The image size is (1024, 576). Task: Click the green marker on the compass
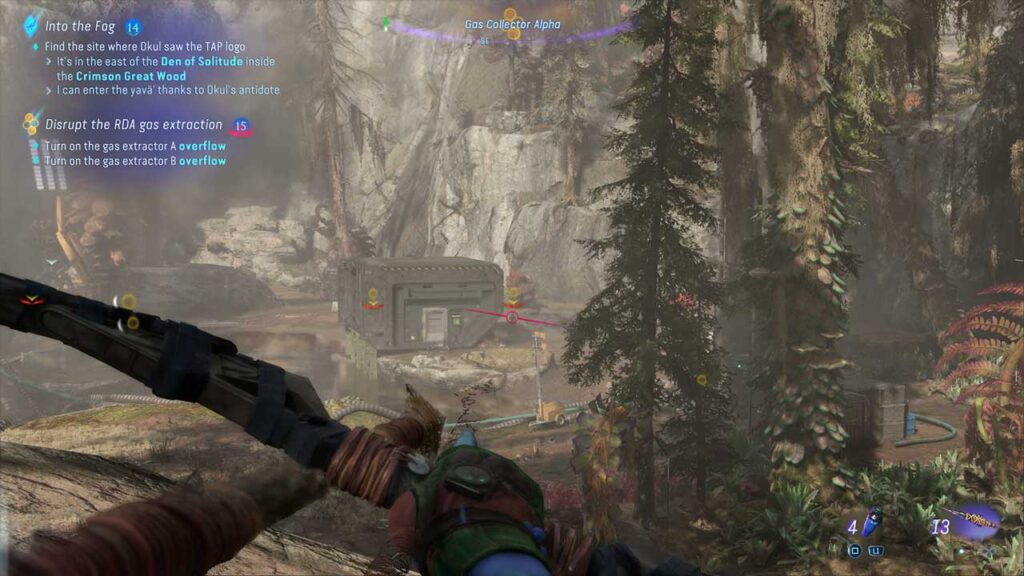(x=386, y=22)
